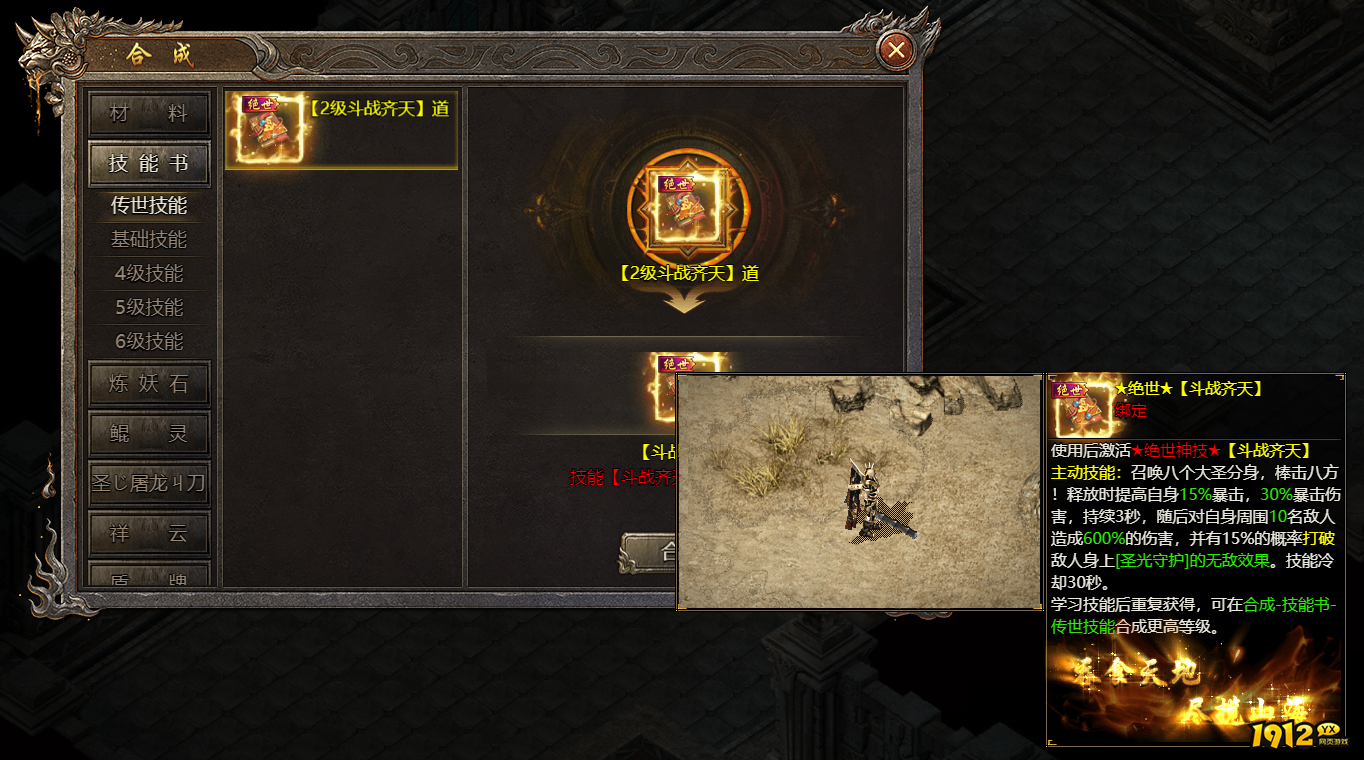Choose the 基础技能 subcategory

[149, 240]
